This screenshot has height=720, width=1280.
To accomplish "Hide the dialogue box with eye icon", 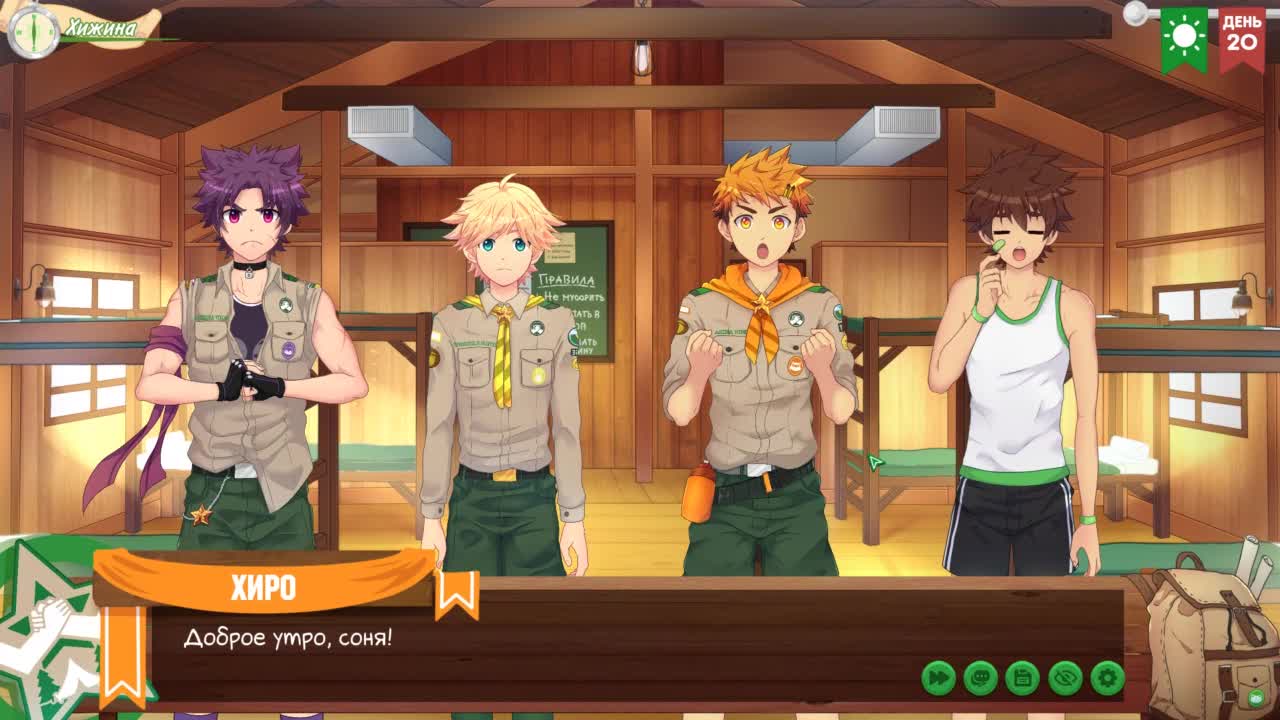I will (x=1066, y=678).
